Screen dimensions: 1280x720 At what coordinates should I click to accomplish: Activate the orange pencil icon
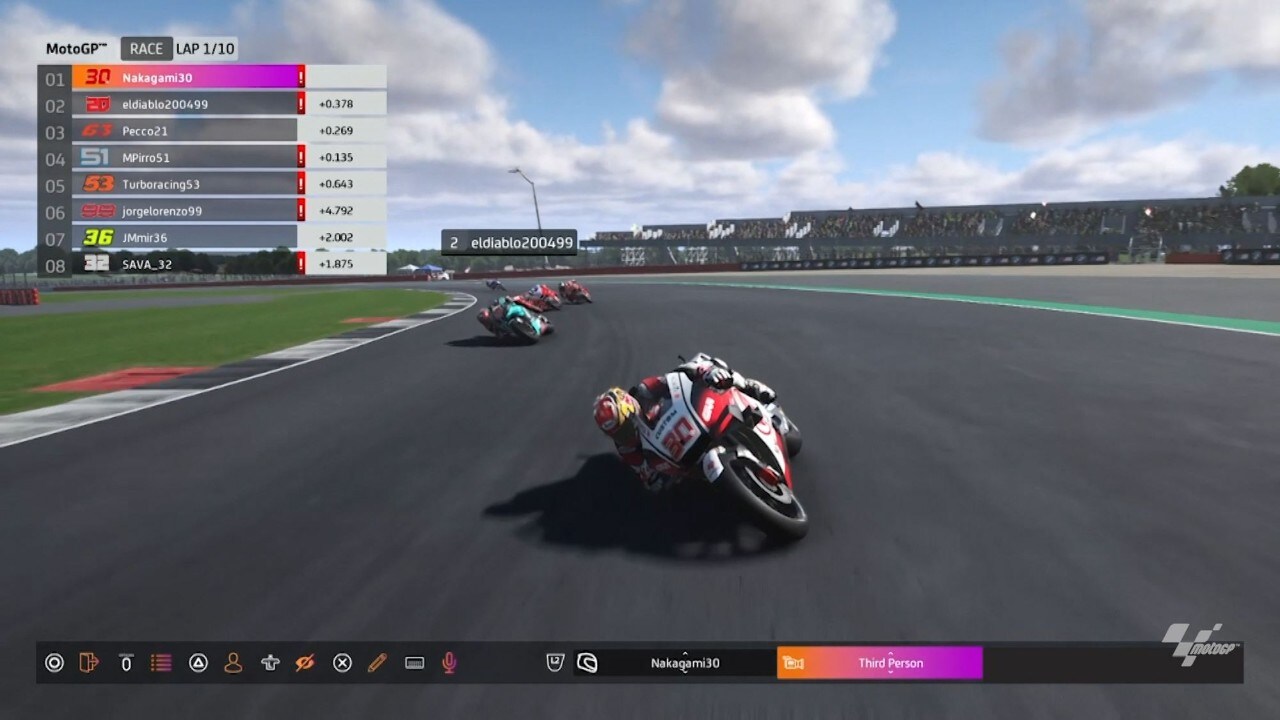(377, 662)
